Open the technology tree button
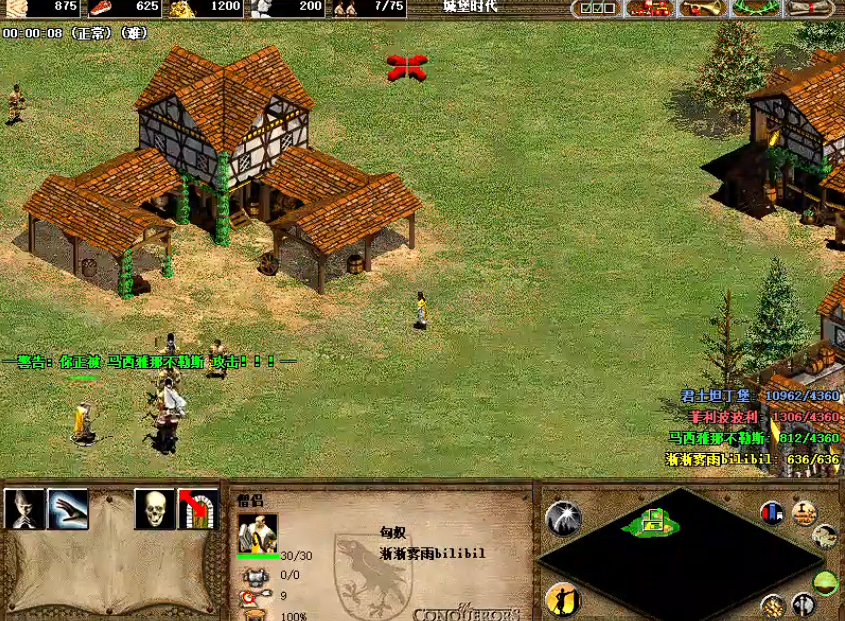 [x=650, y=8]
